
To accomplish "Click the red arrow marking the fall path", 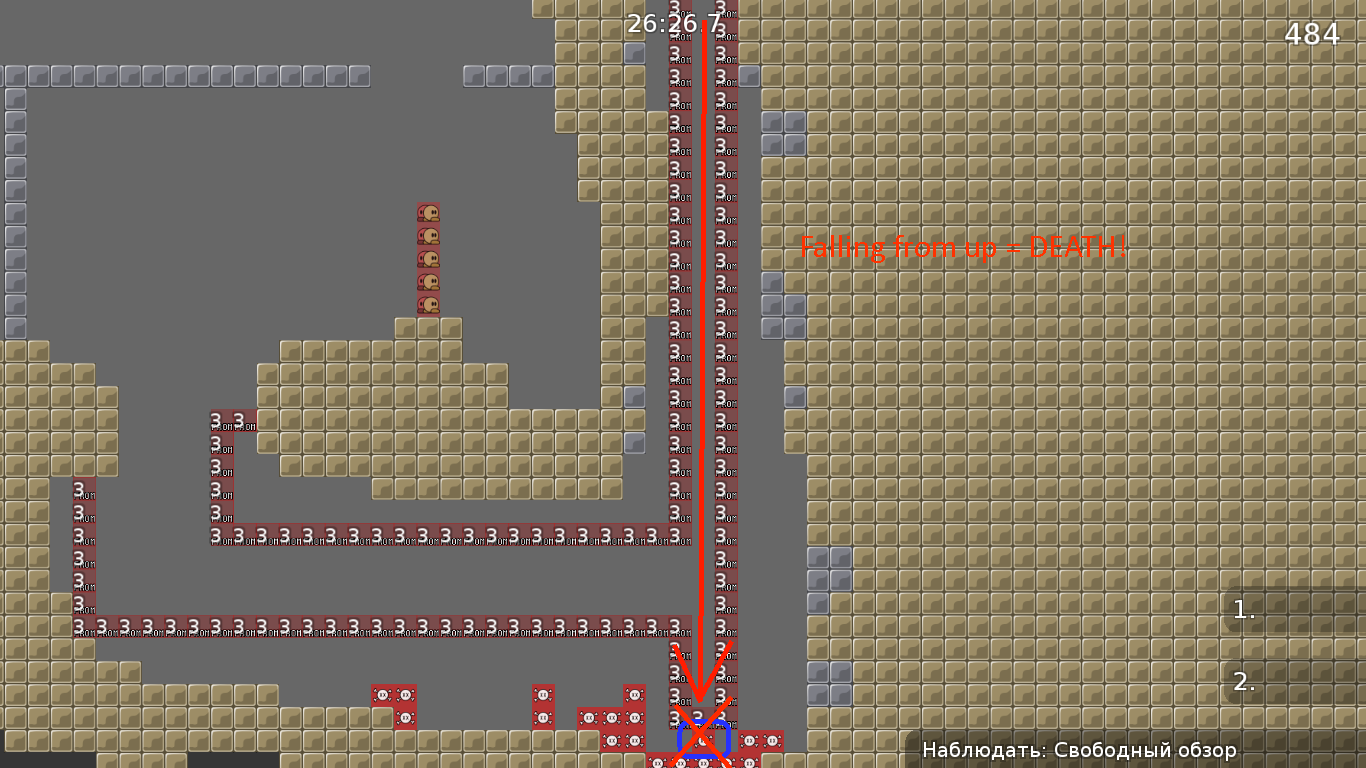I will (x=703, y=350).
